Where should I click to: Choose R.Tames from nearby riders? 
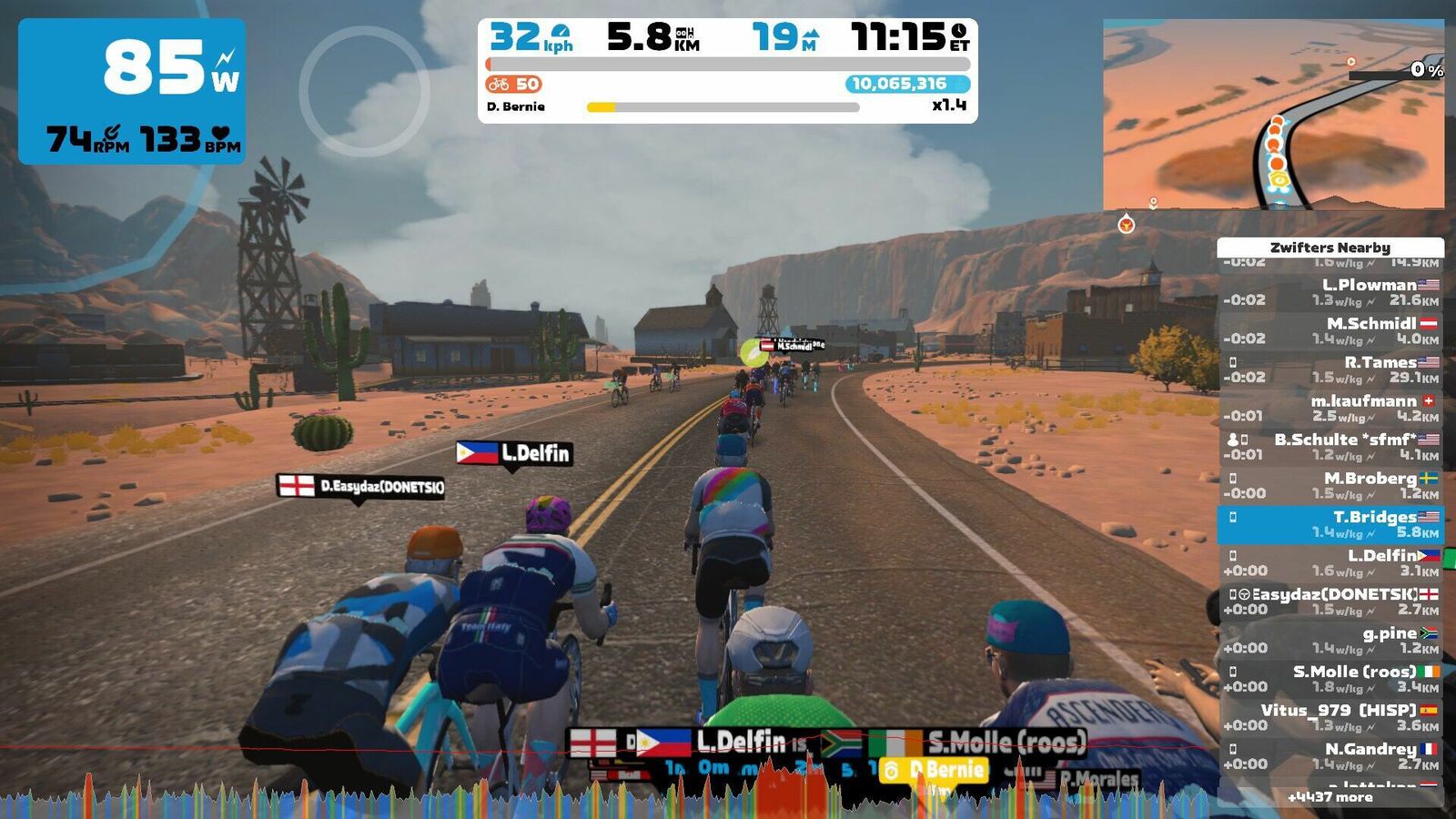click(1330, 369)
